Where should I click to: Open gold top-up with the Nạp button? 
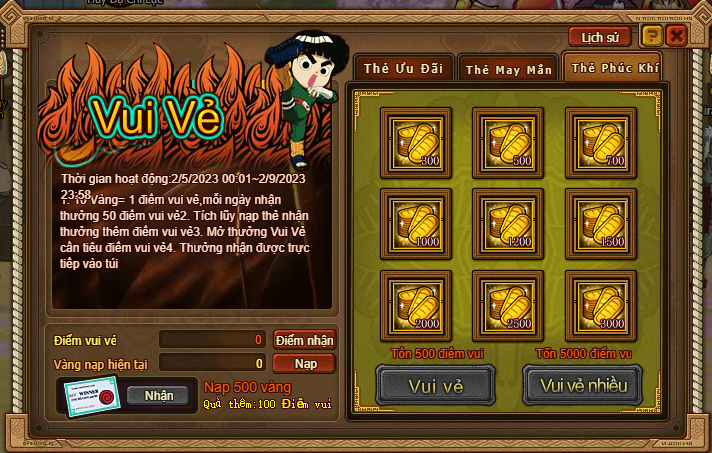point(304,363)
